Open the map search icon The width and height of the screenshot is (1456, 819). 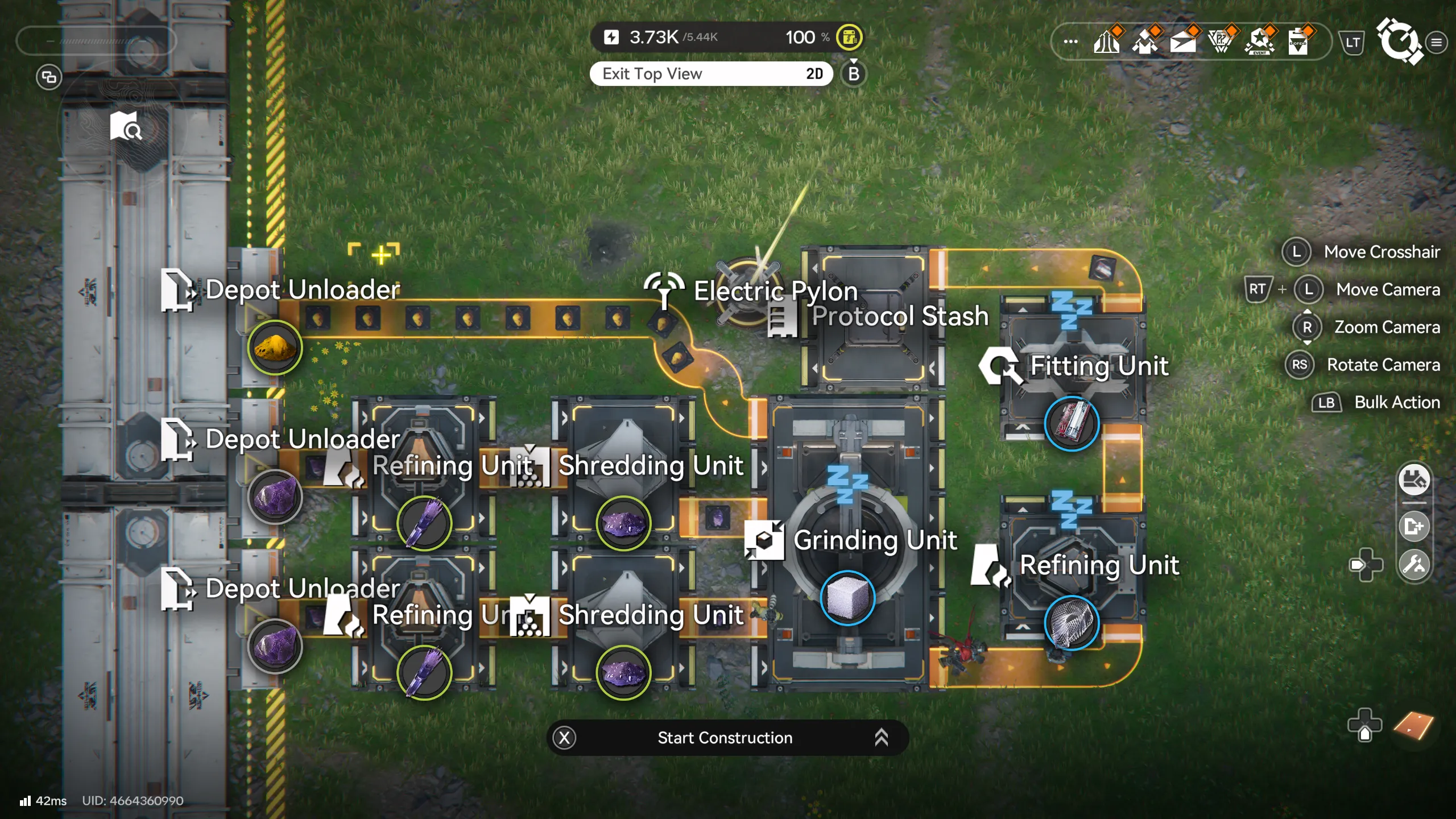pos(126,126)
